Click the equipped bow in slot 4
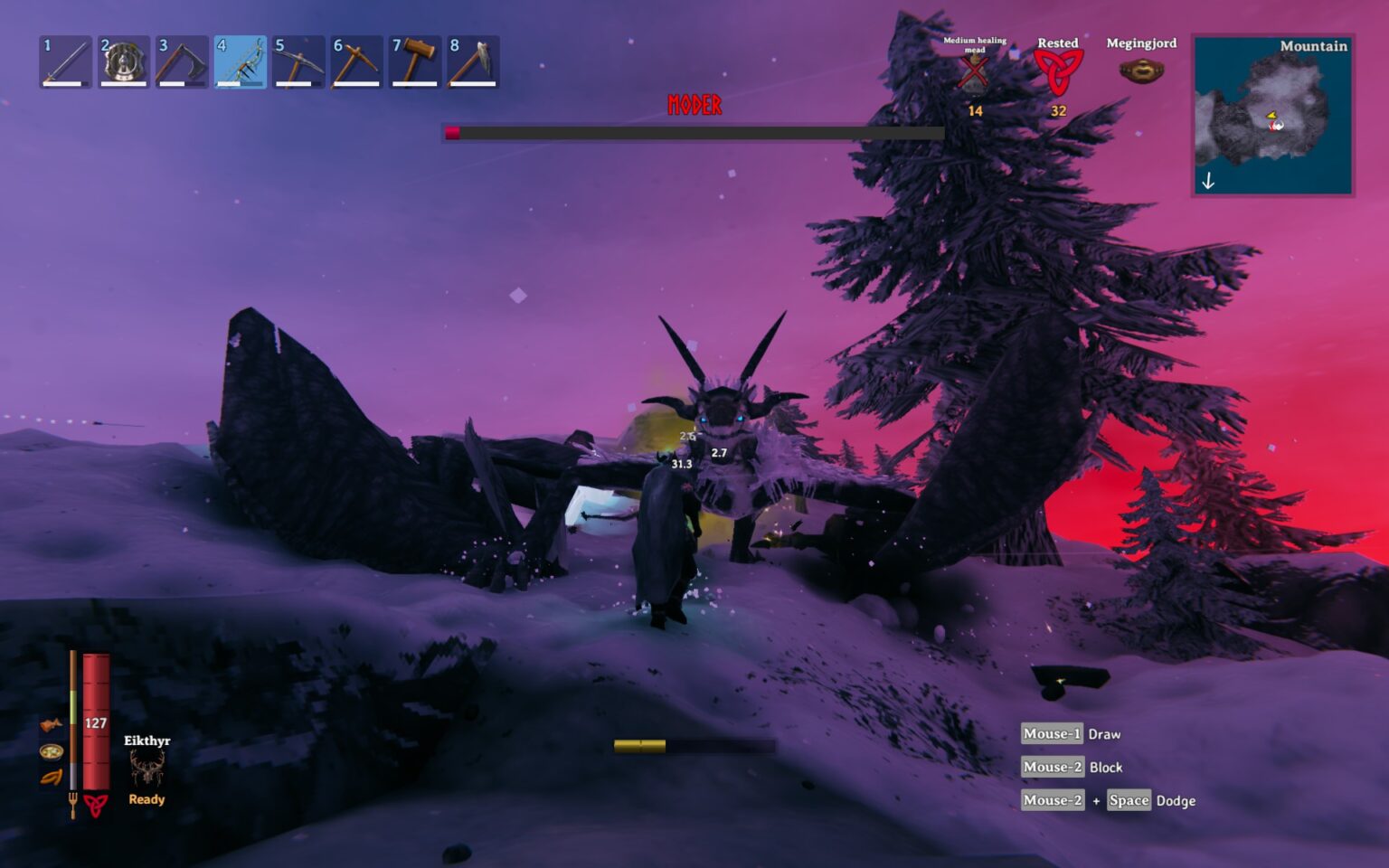 point(238,60)
